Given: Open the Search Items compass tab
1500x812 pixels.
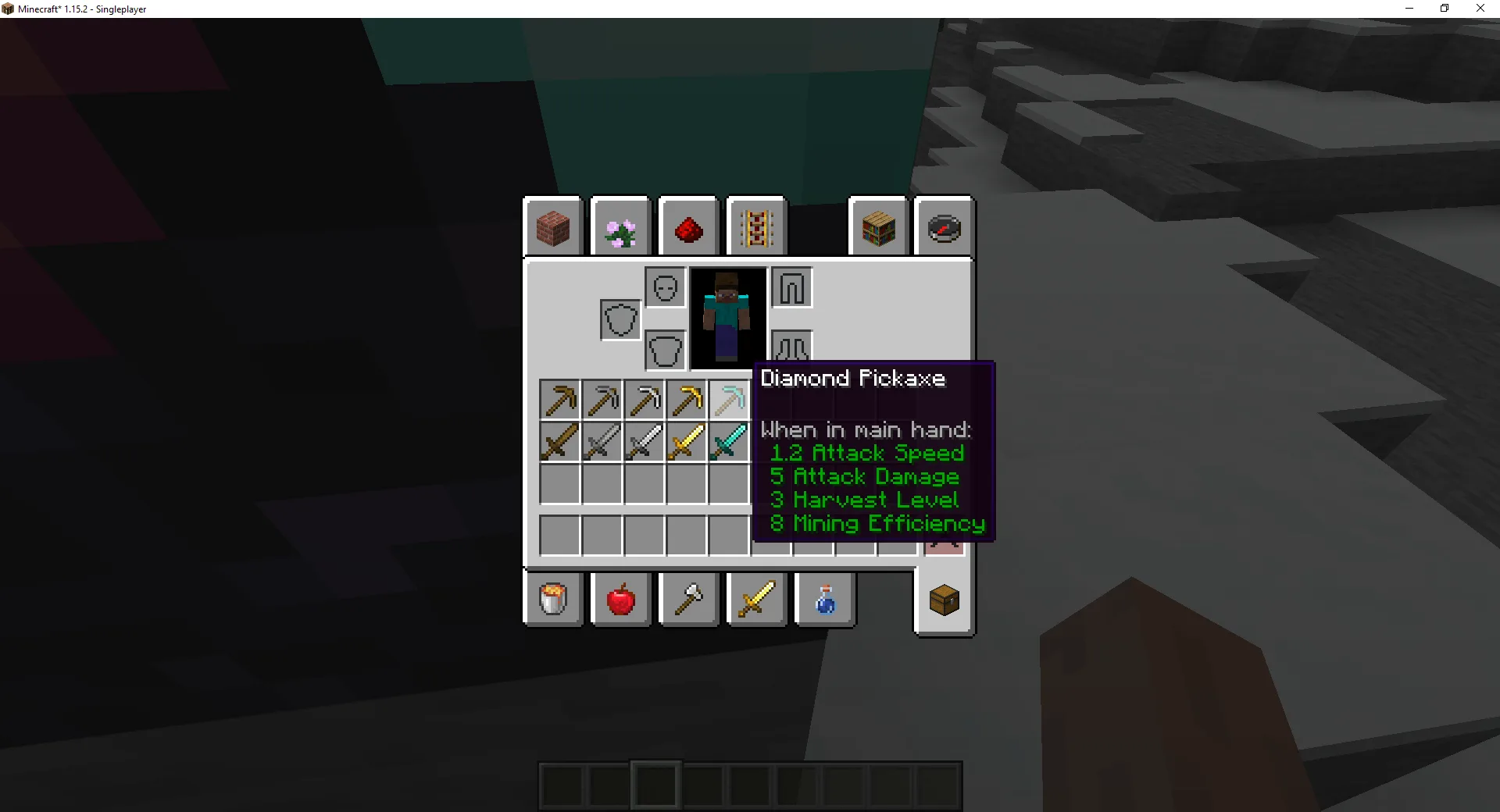Looking at the screenshot, I should click(x=944, y=227).
